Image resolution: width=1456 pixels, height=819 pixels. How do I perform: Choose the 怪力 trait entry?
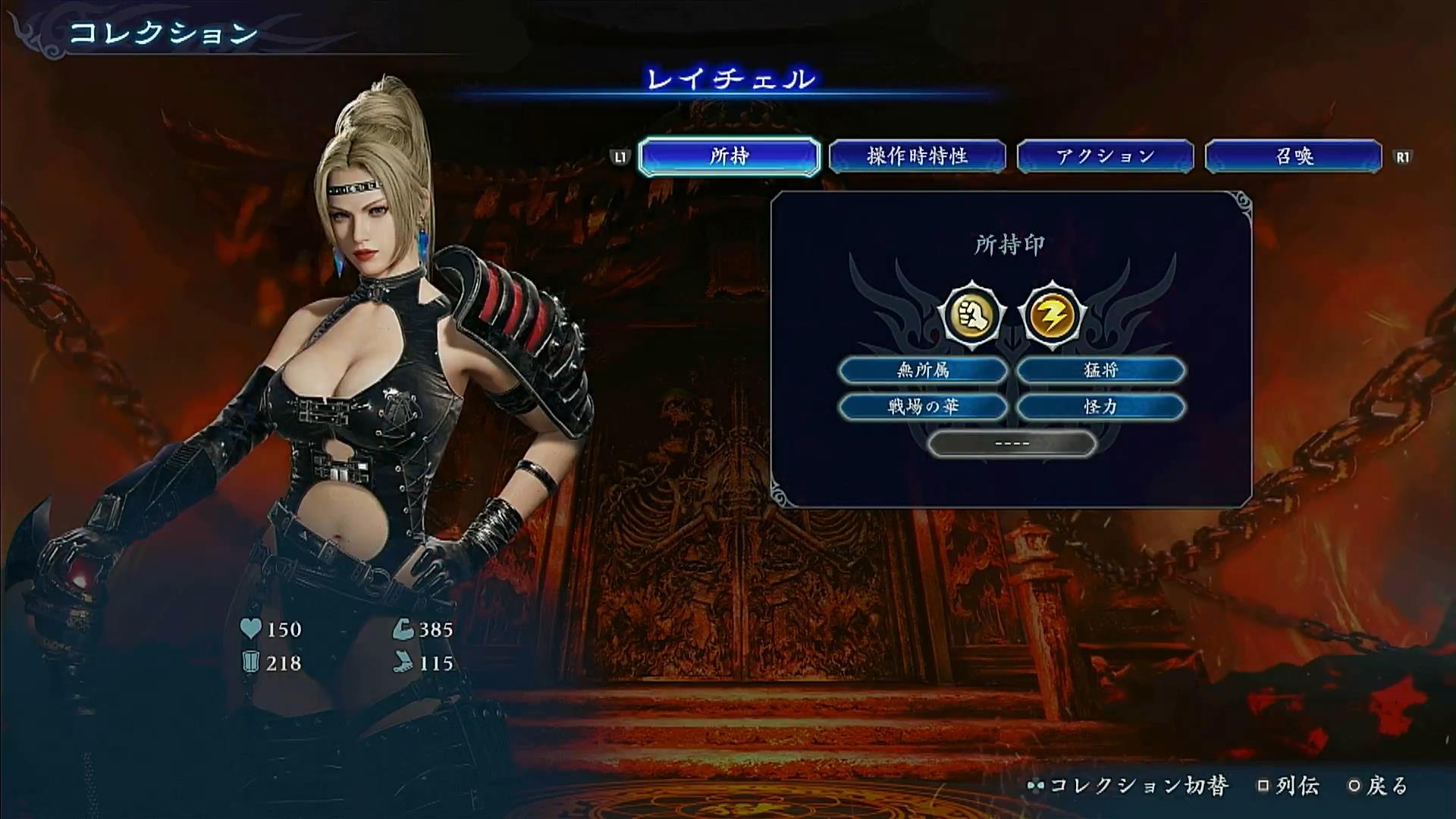1100,406
